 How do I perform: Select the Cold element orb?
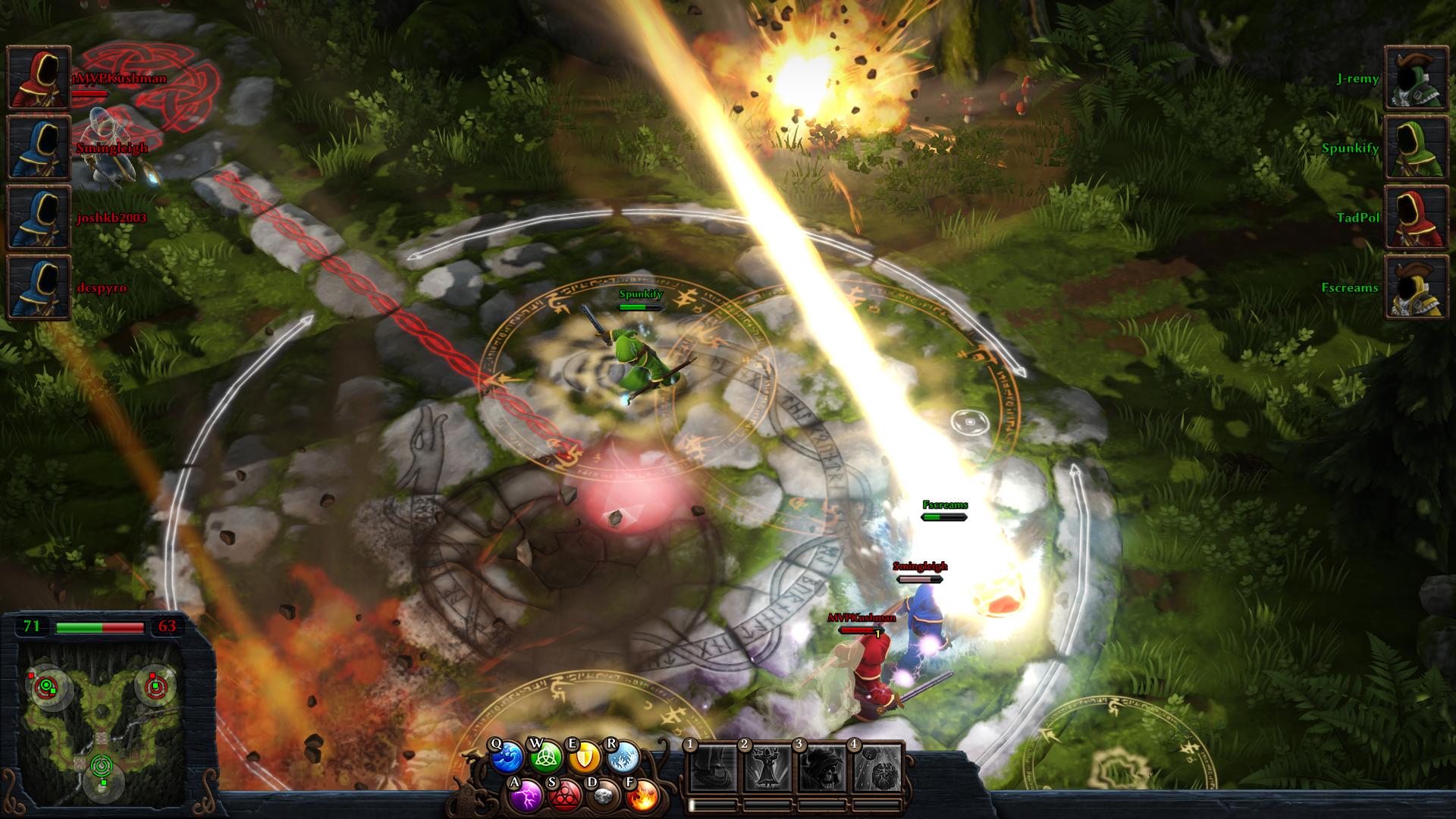[x=623, y=758]
